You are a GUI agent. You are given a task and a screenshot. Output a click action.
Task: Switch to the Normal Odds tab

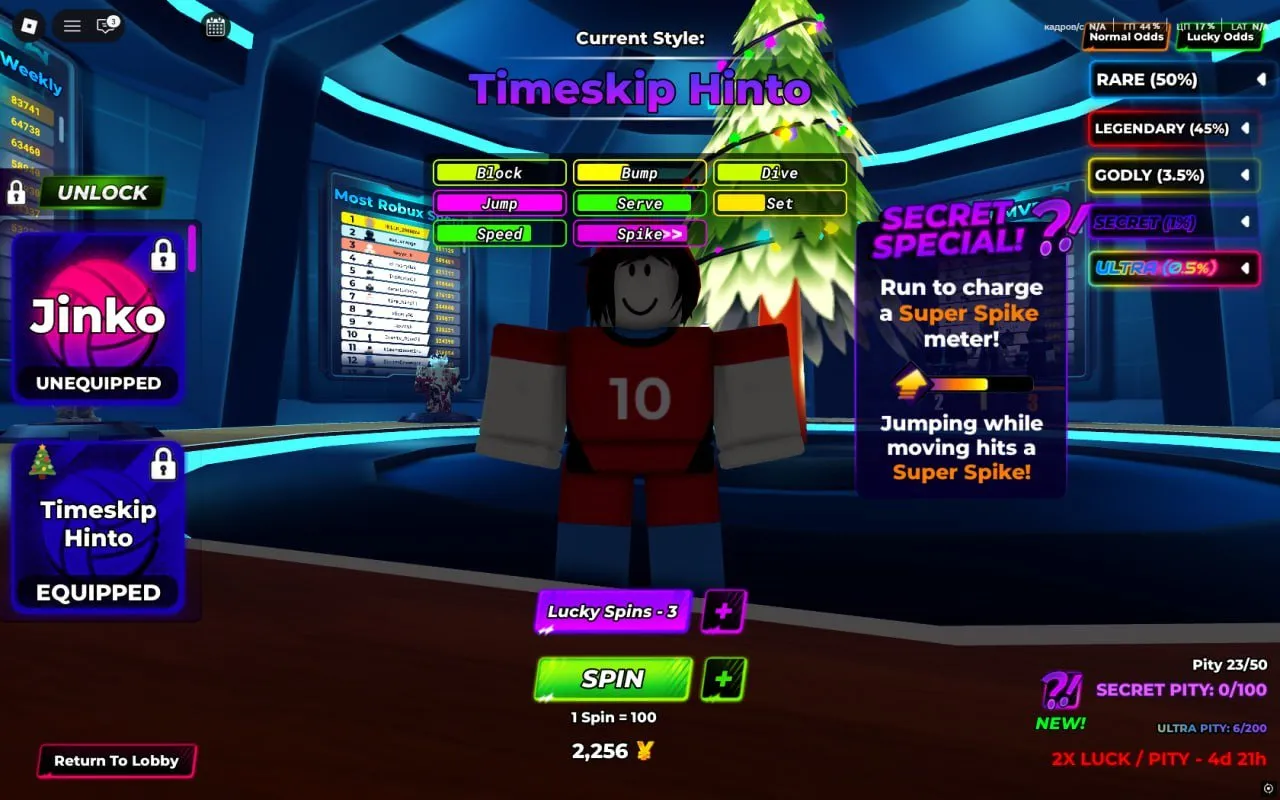click(x=1125, y=37)
